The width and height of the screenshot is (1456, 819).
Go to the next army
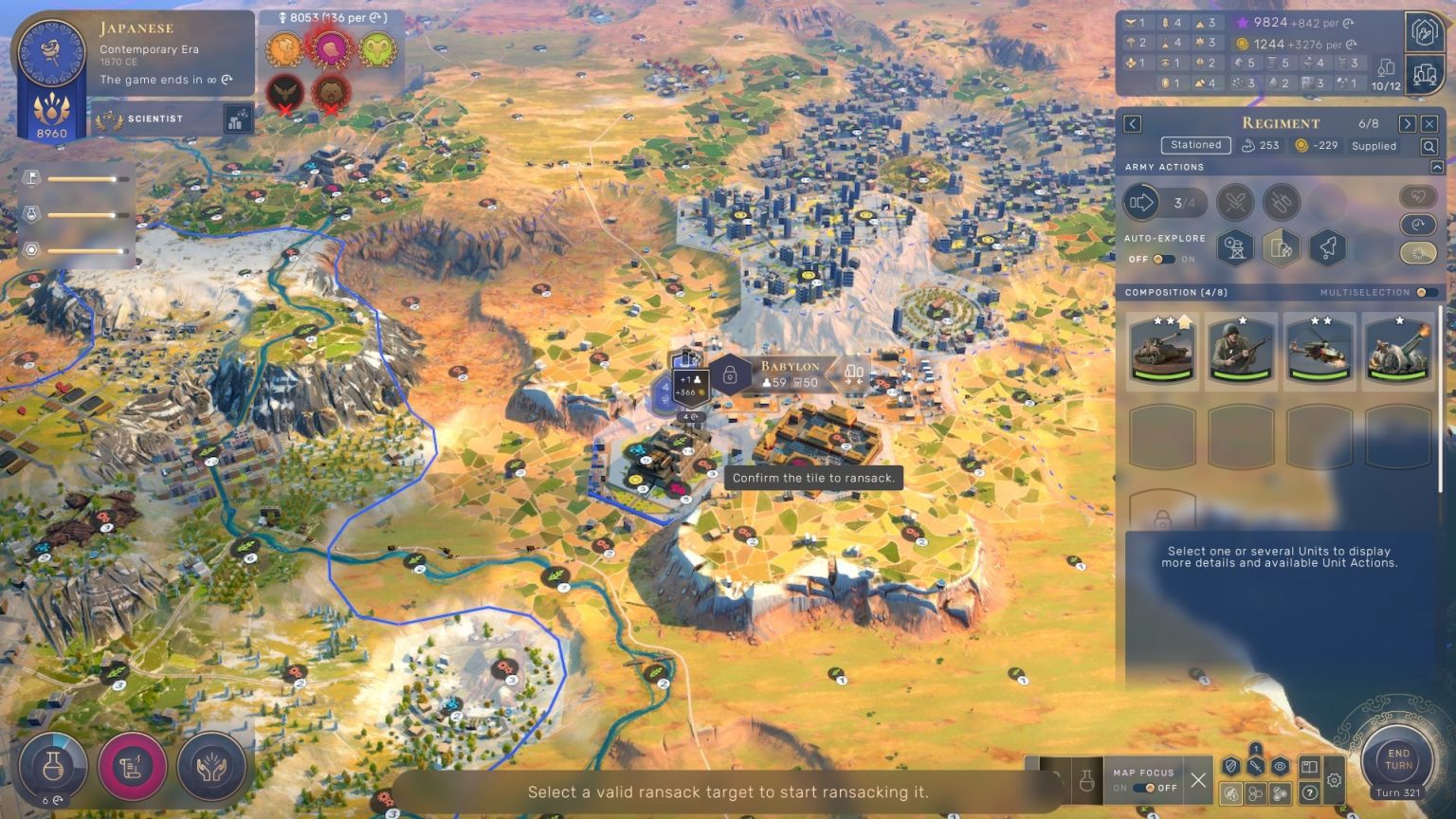[1407, 124]
